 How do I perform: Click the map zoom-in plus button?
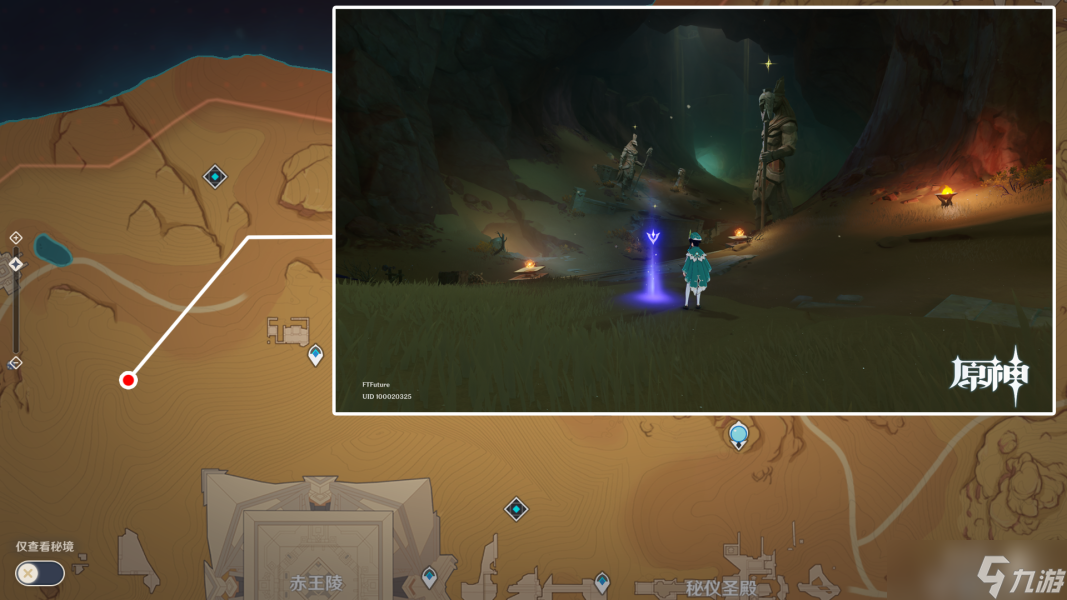click(x=16, y=238)
